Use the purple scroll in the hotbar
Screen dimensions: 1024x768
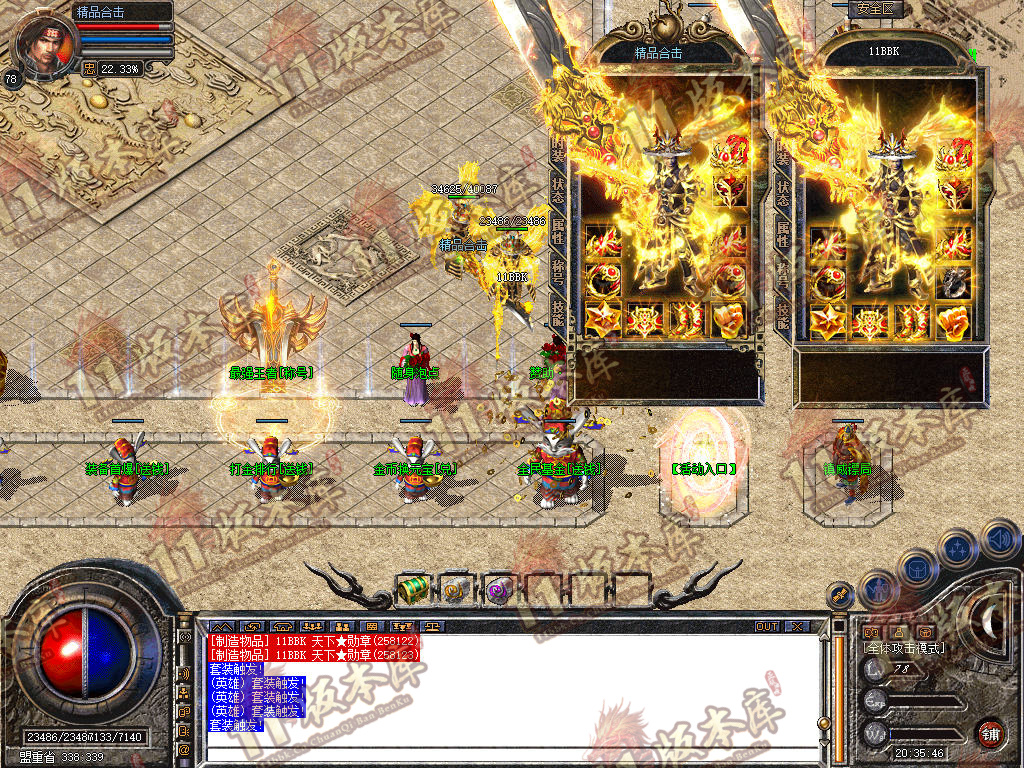pos(497,591)
